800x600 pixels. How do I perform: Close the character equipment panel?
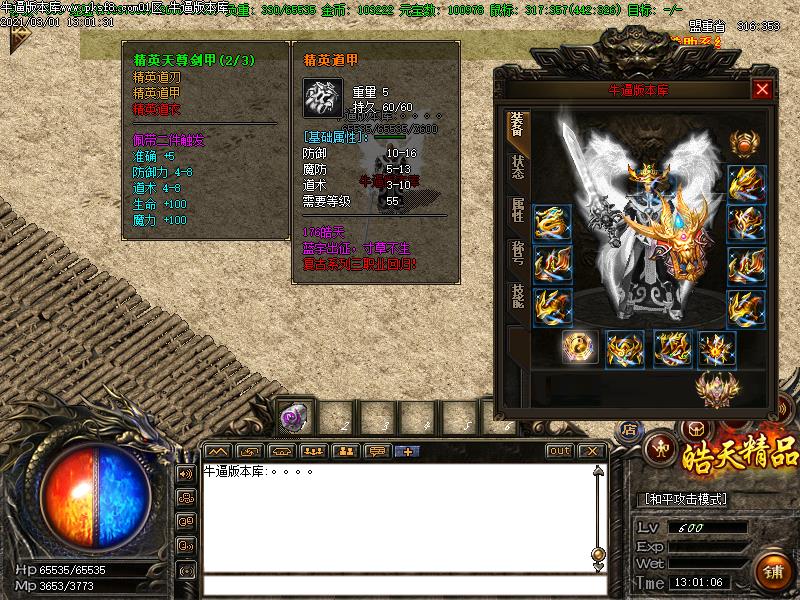pos(762,89)
